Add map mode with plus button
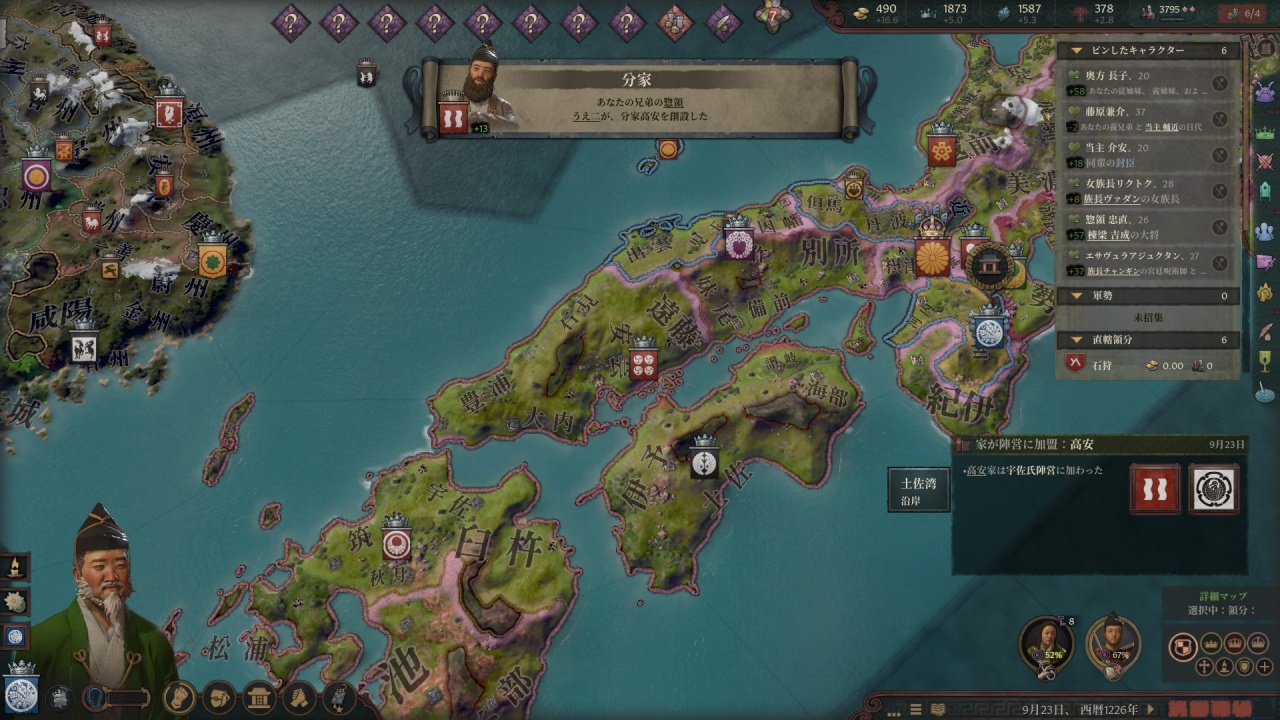The image size is (1280, 720). point(1265,667)
